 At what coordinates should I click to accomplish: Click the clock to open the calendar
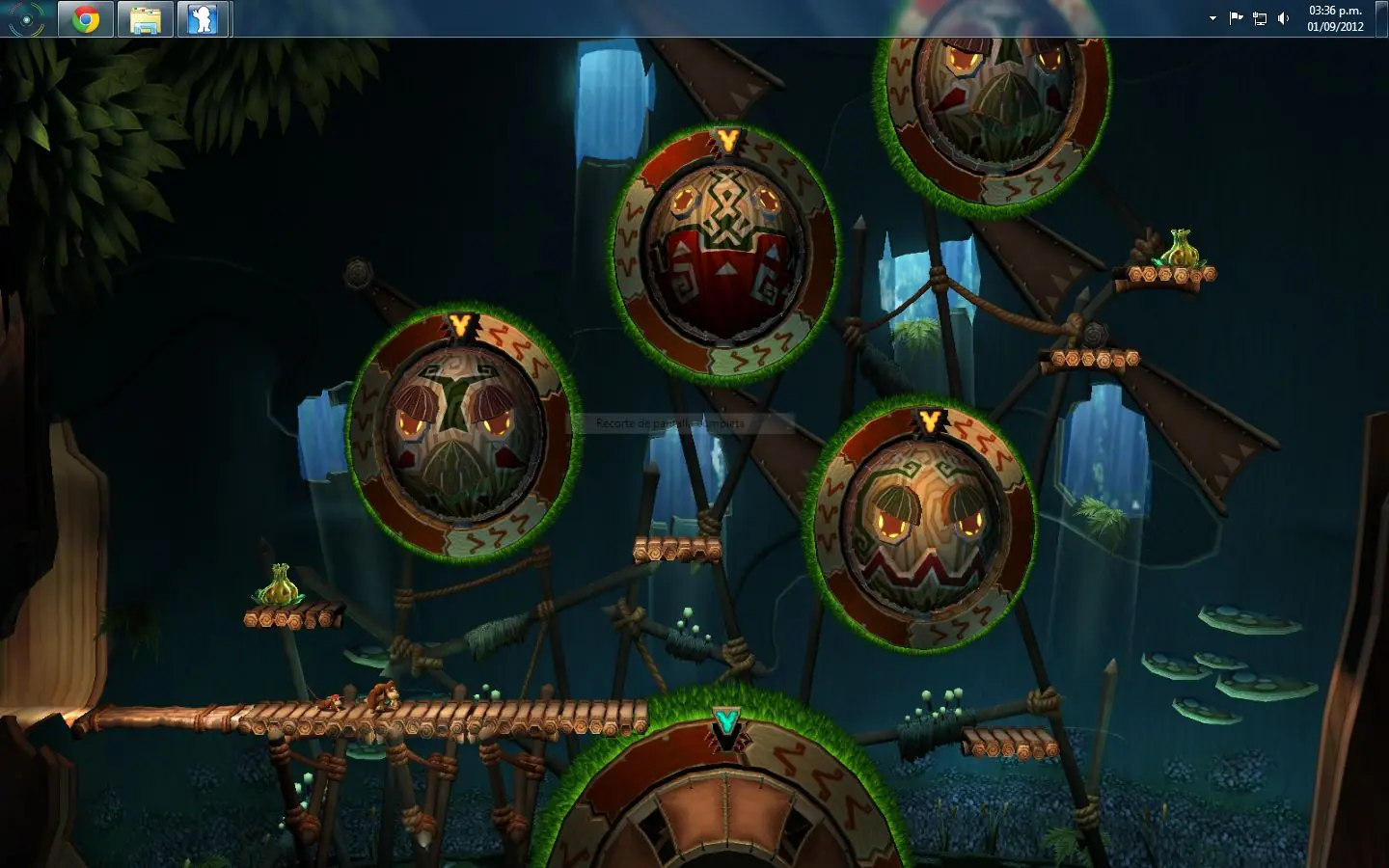(1333, 16)
